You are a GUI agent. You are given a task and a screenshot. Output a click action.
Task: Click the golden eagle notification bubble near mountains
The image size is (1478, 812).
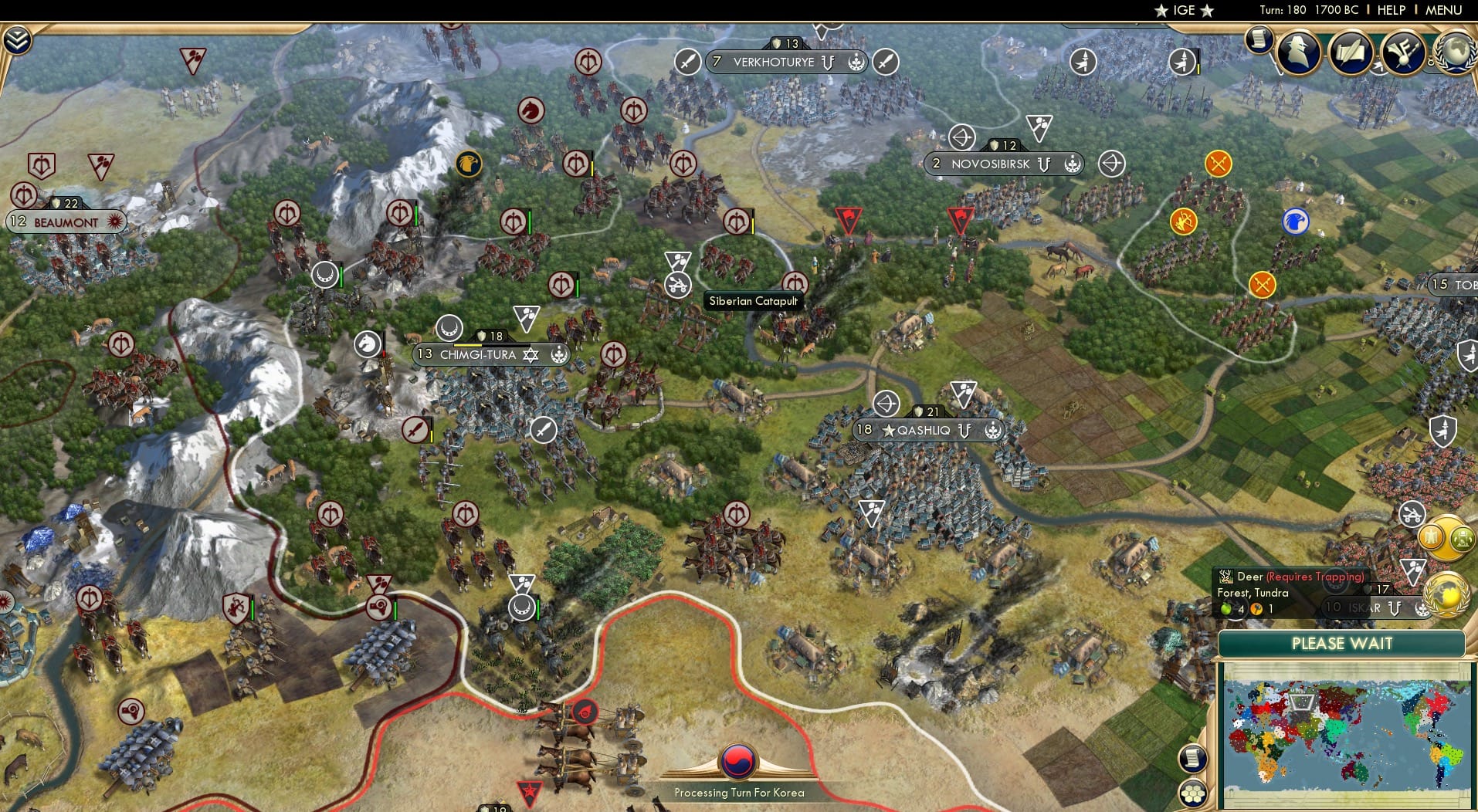pyautogui.click(x=470, y=164)
